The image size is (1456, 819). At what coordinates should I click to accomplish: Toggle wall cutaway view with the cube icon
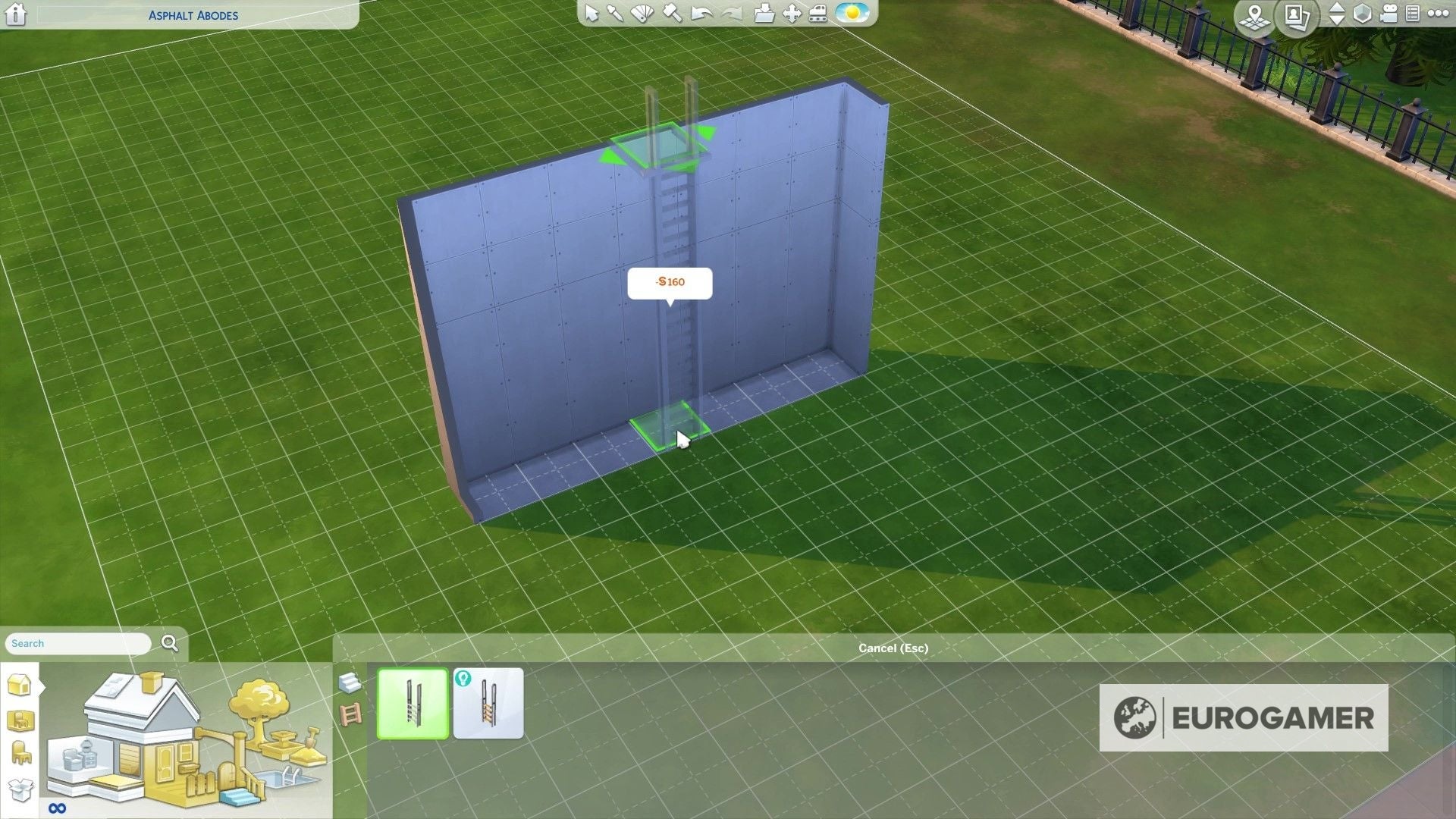pos(1362,14)
